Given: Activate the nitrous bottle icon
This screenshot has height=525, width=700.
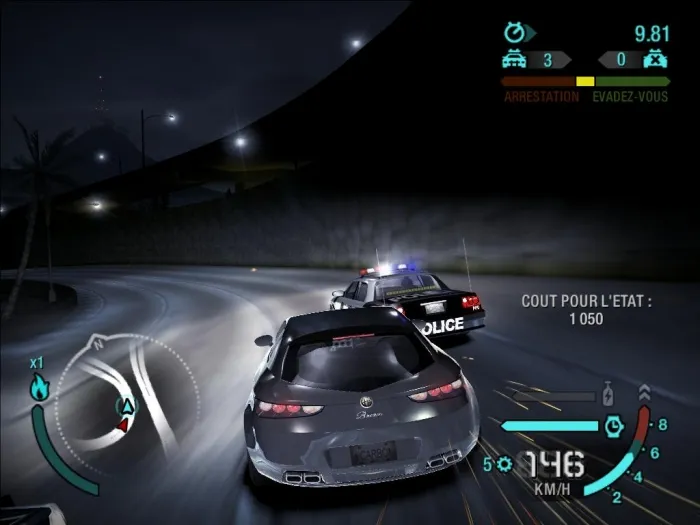Looking at the screenshot, I should pyautogui.click(x=608, y=393).
